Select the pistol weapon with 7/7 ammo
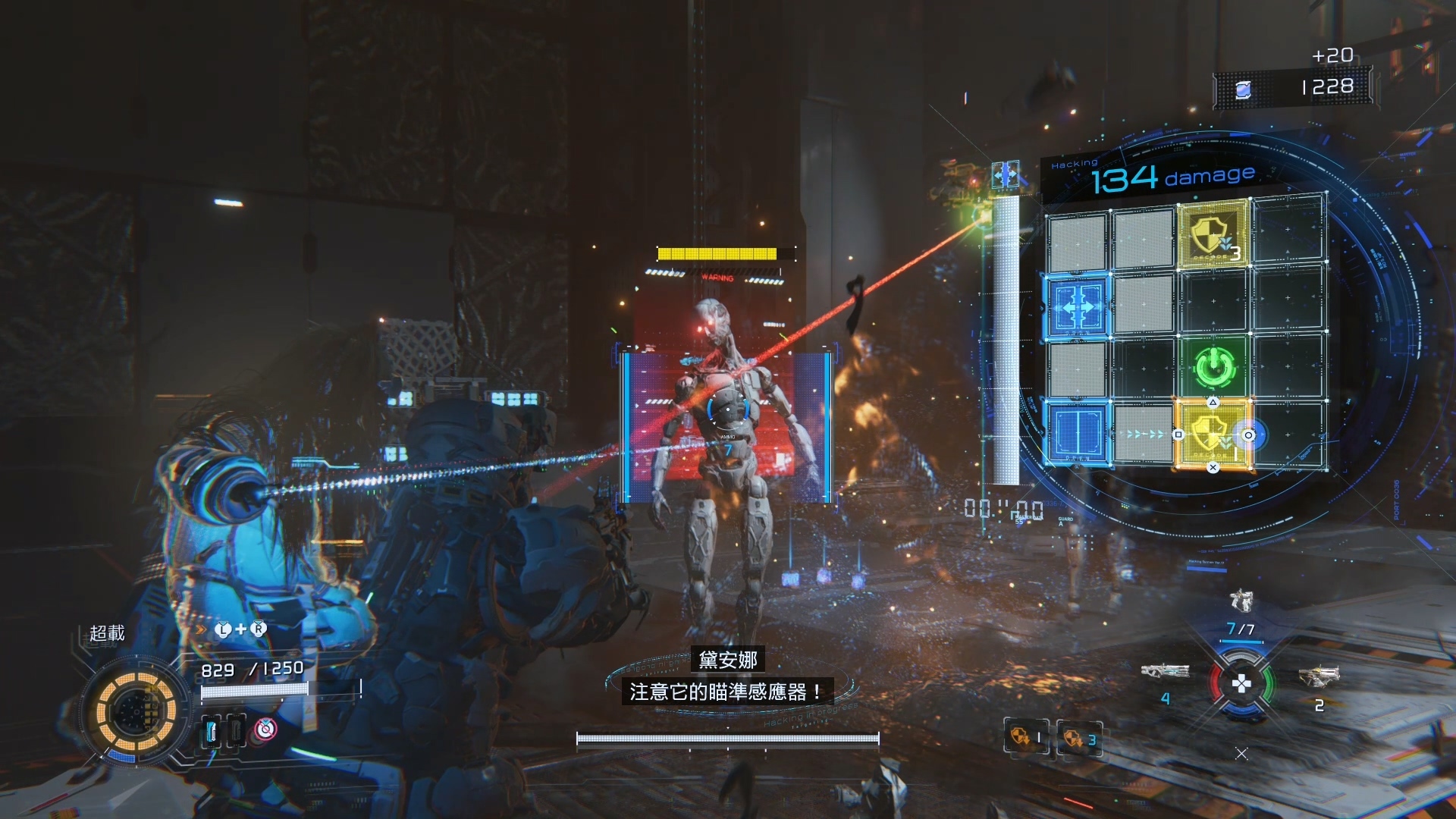Image resolution: width=1456 pixels, height=819 pixels. [x=1241, y=601]
